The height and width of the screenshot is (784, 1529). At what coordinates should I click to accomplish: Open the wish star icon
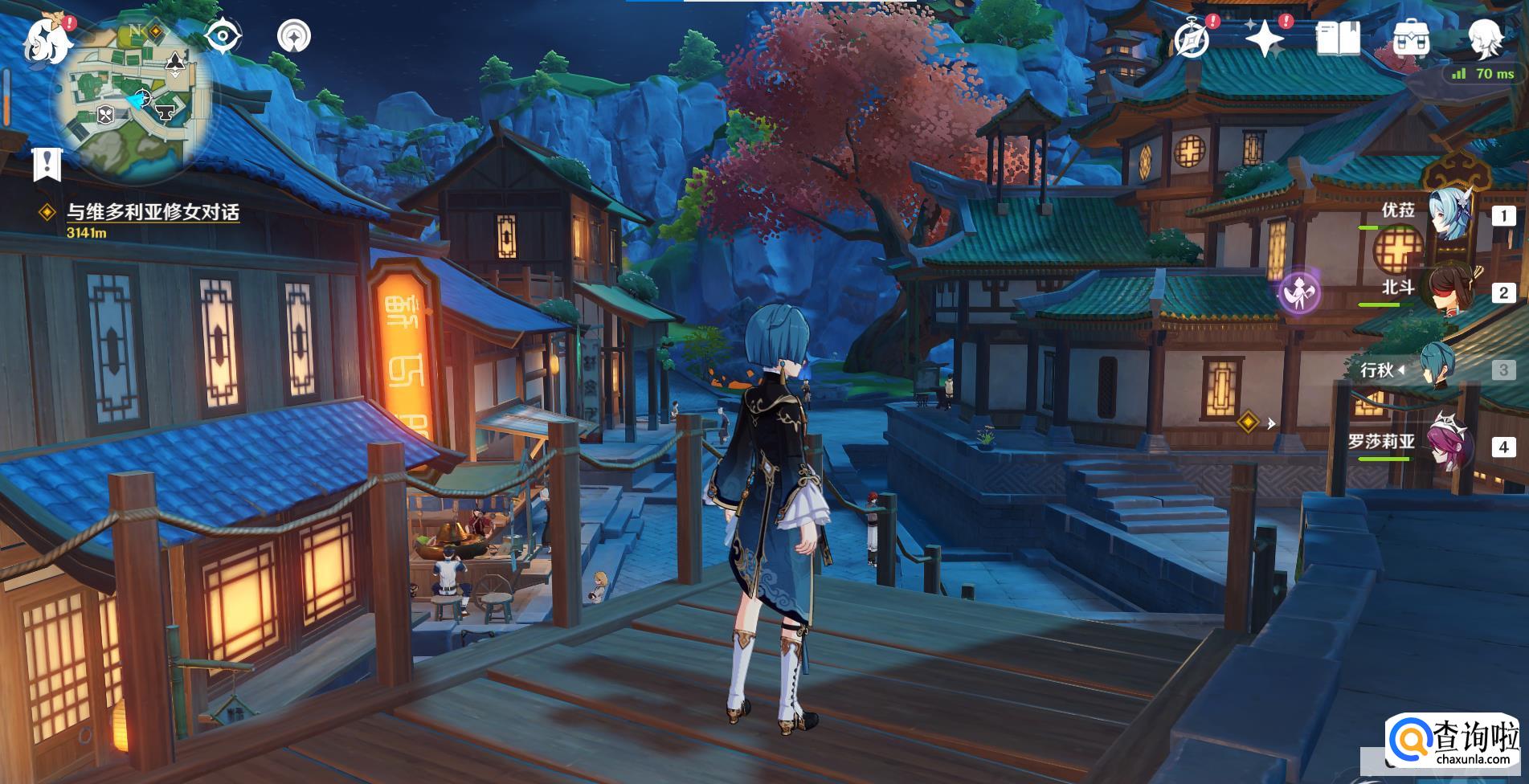tap(1265, 39)
